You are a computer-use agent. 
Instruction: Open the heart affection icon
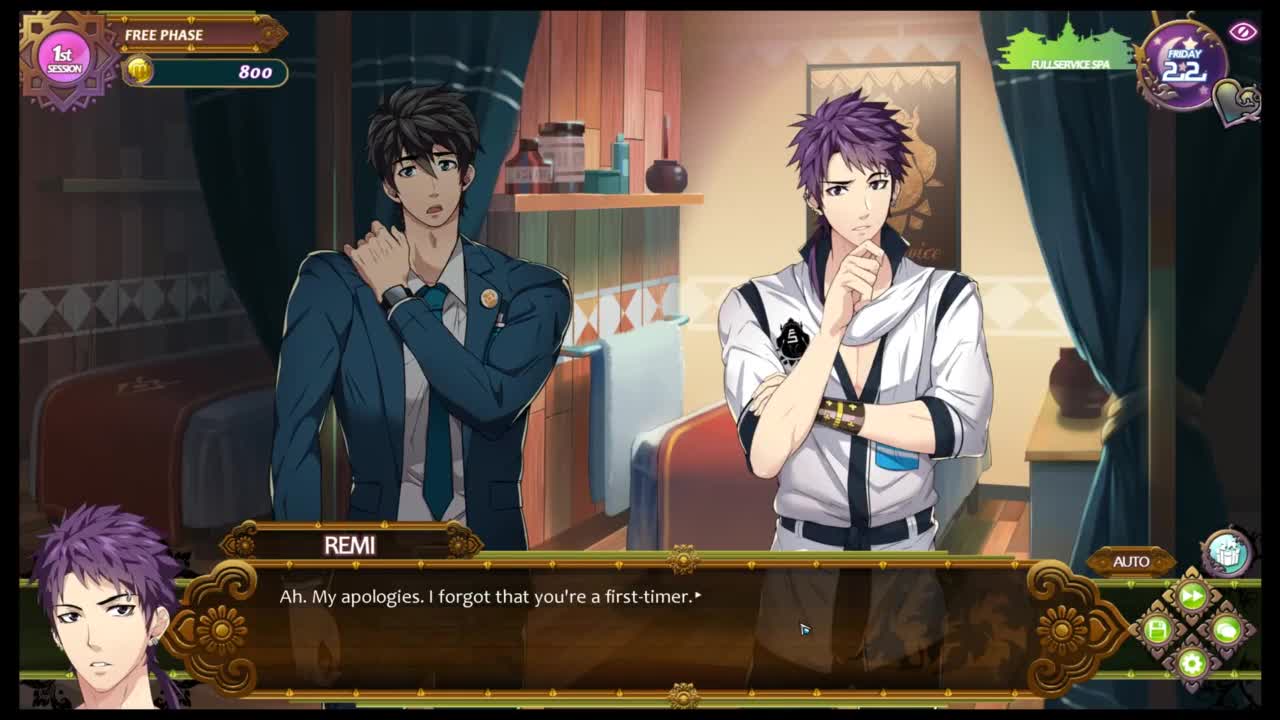click(x=1236, y=101)
